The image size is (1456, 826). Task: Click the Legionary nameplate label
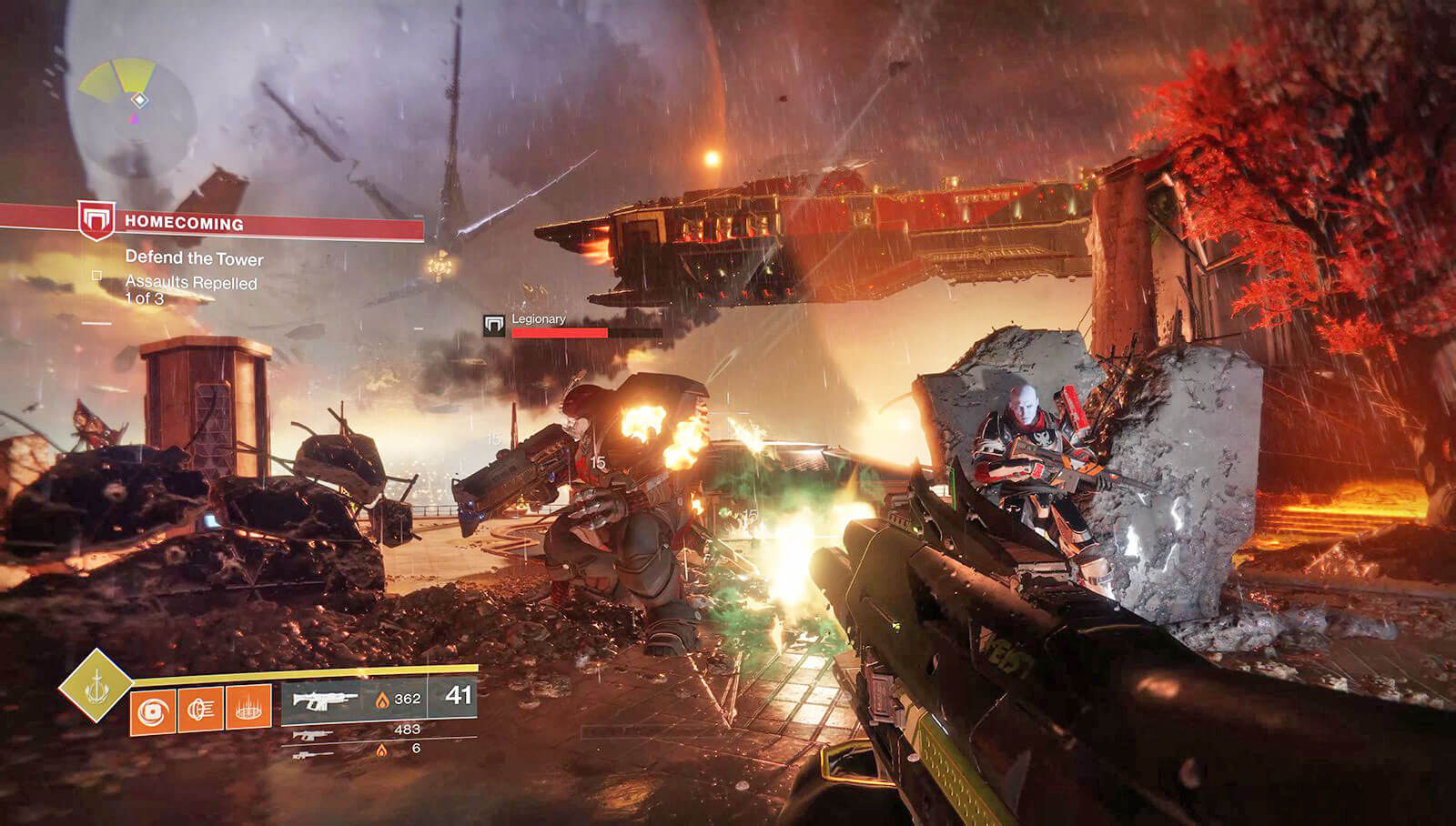(x=539, y=320)
